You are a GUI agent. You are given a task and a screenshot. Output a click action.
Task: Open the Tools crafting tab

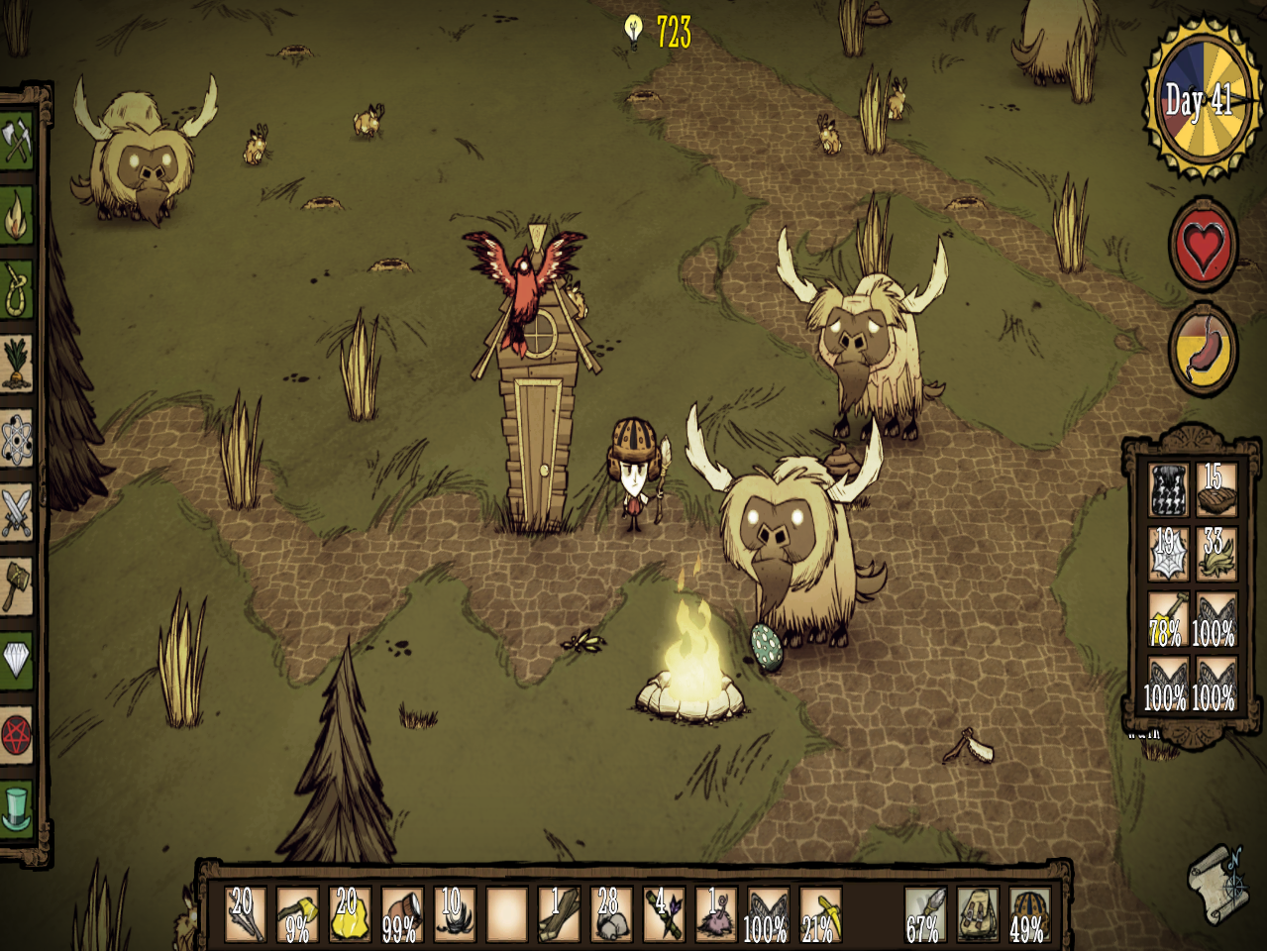[x=16, y=144]
